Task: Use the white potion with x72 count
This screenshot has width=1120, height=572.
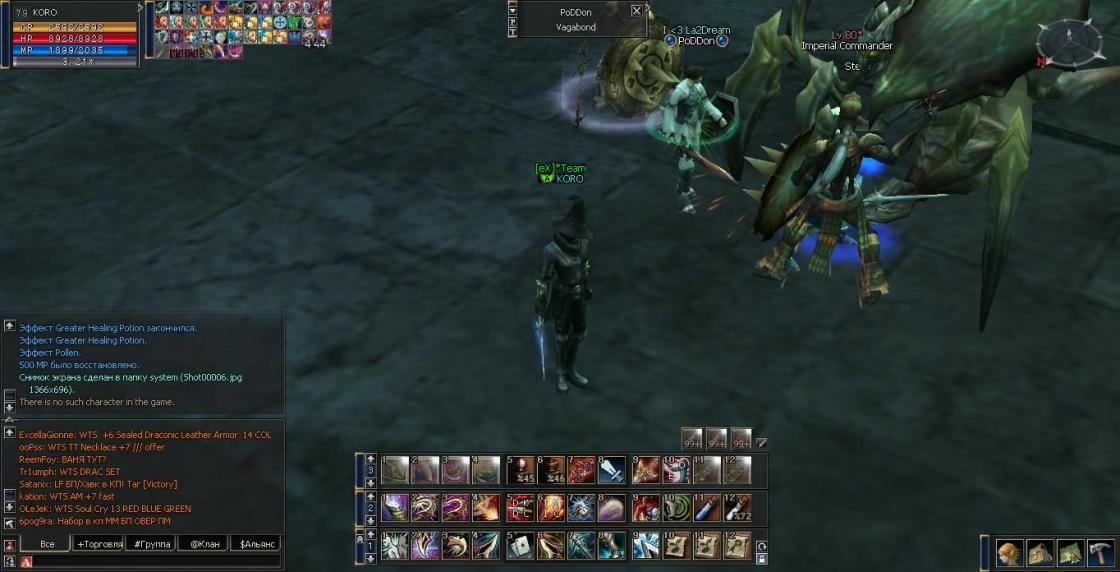Action: pos(737,507)
